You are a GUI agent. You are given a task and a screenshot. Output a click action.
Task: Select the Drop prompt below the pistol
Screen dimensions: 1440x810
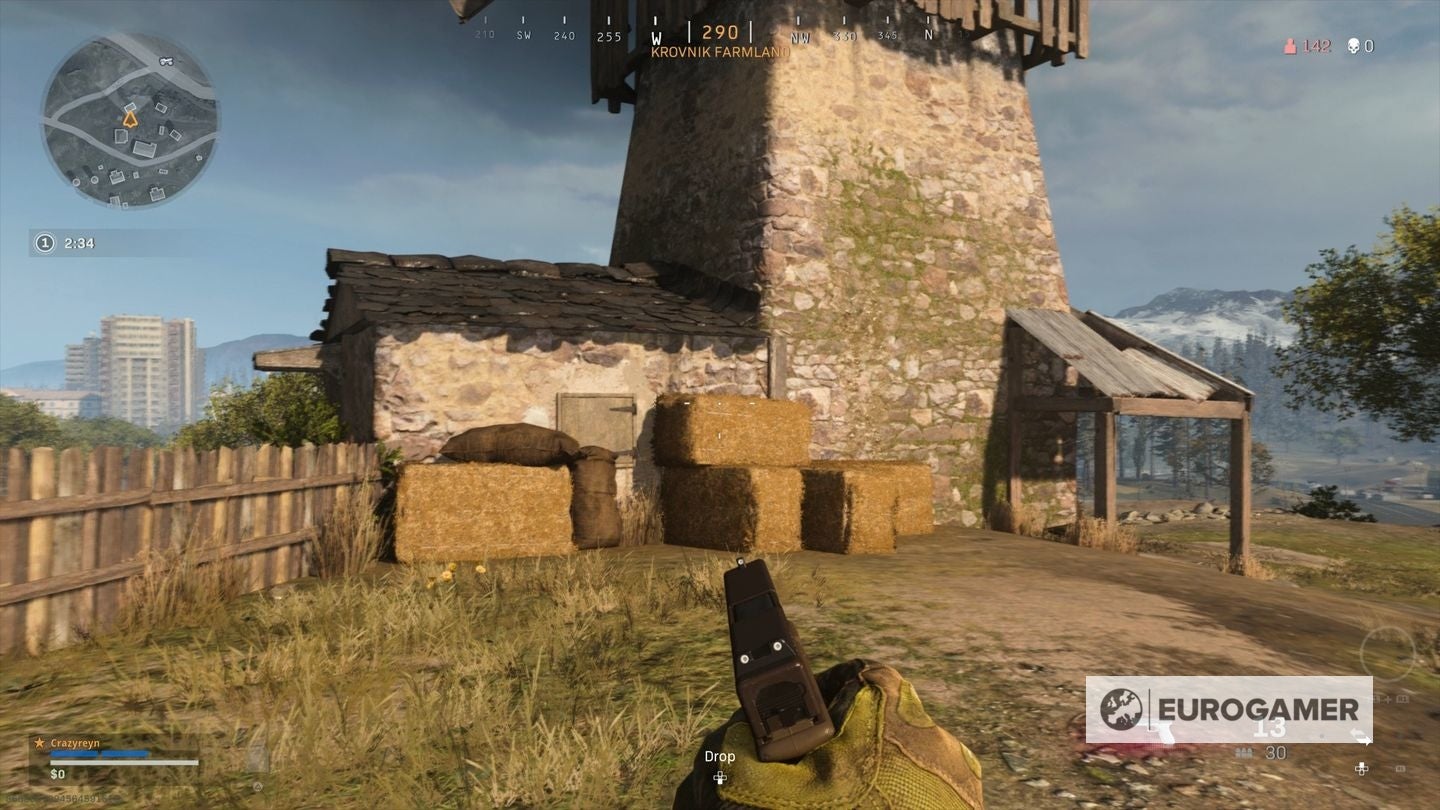pyautogui.click(x=719, y=757)
